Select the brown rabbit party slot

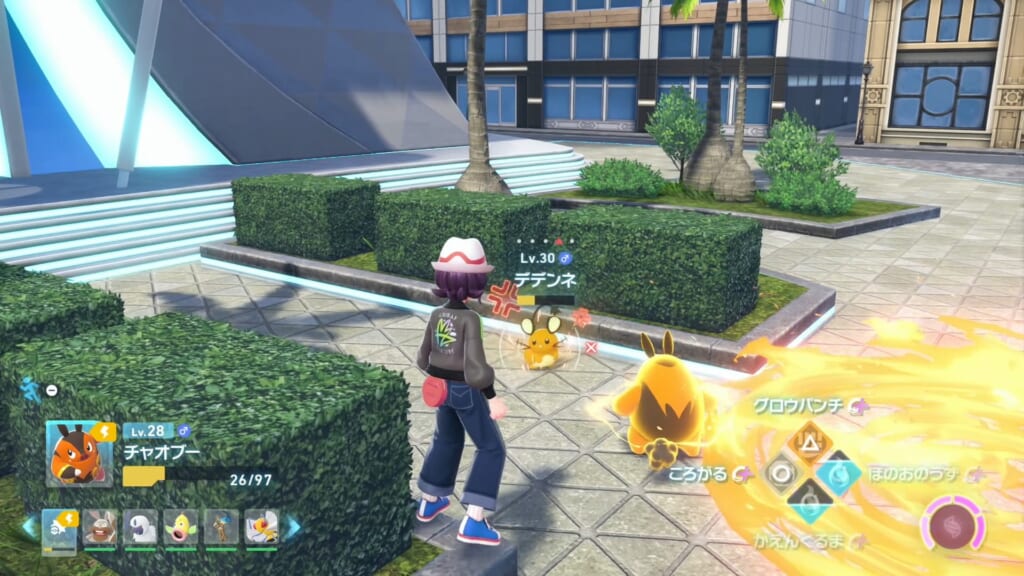click(x=99, y=527)
